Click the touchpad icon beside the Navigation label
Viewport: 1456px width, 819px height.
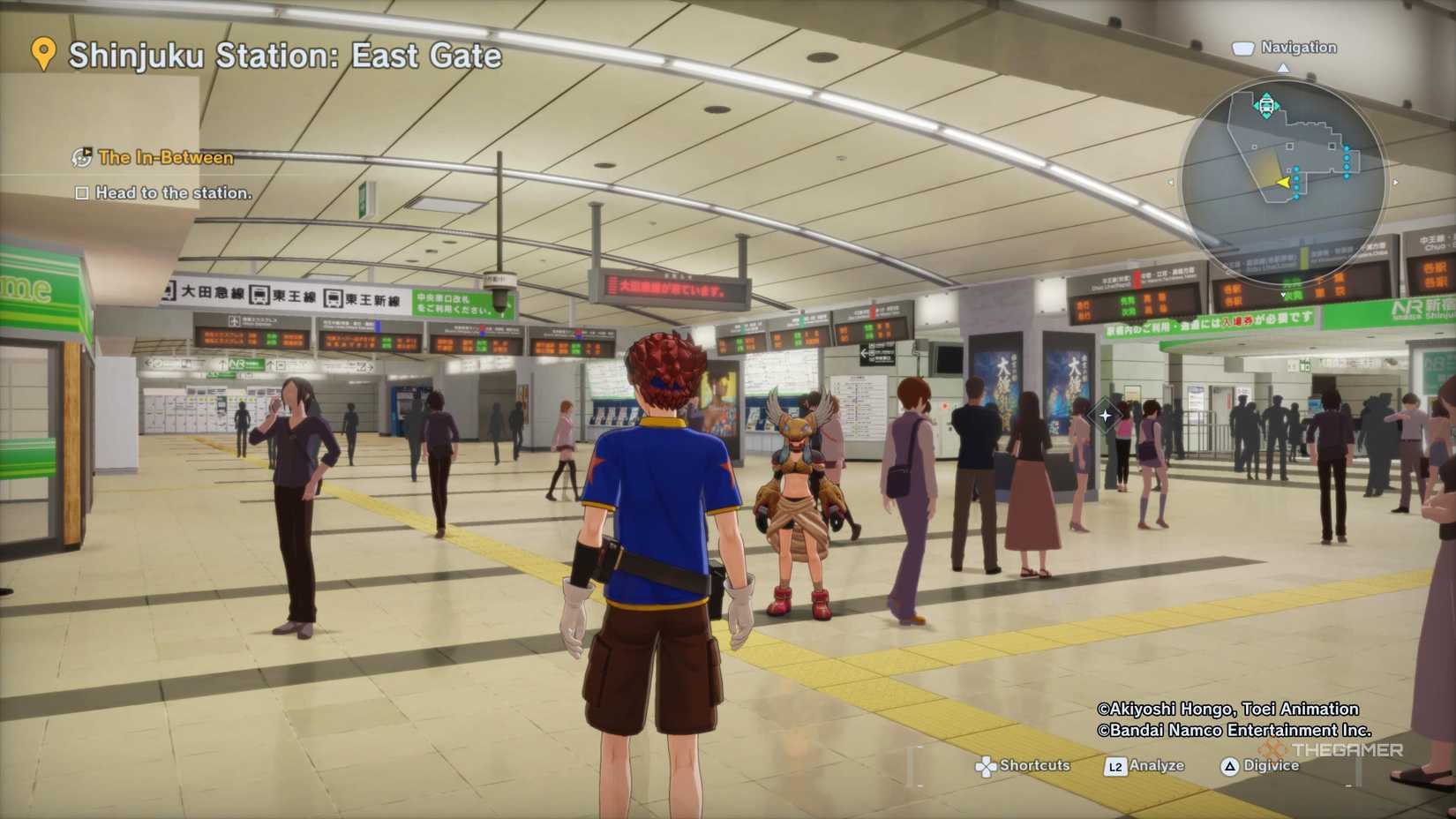tap(1242, 47)
